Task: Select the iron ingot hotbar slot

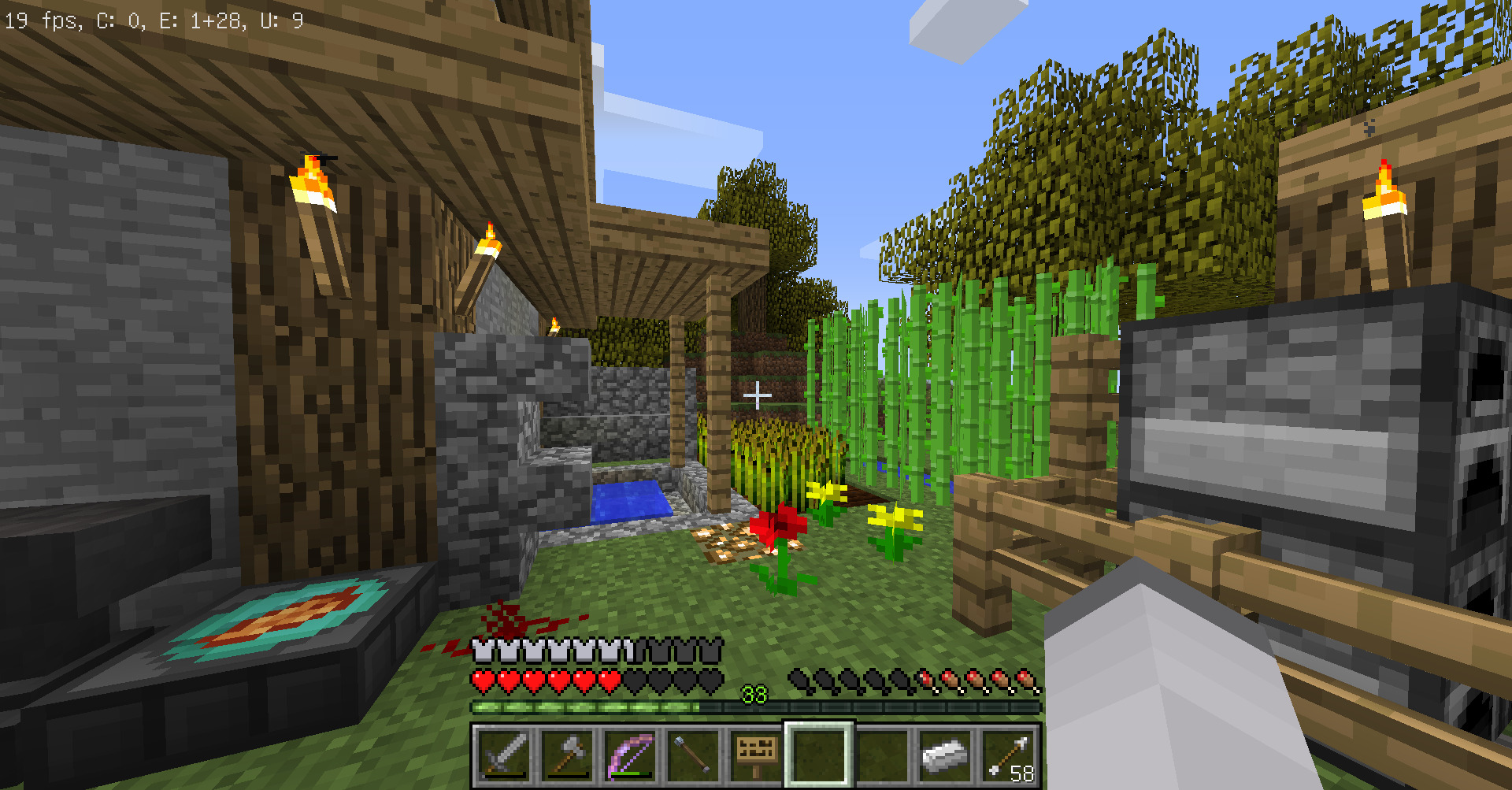Action: (945, 755)
